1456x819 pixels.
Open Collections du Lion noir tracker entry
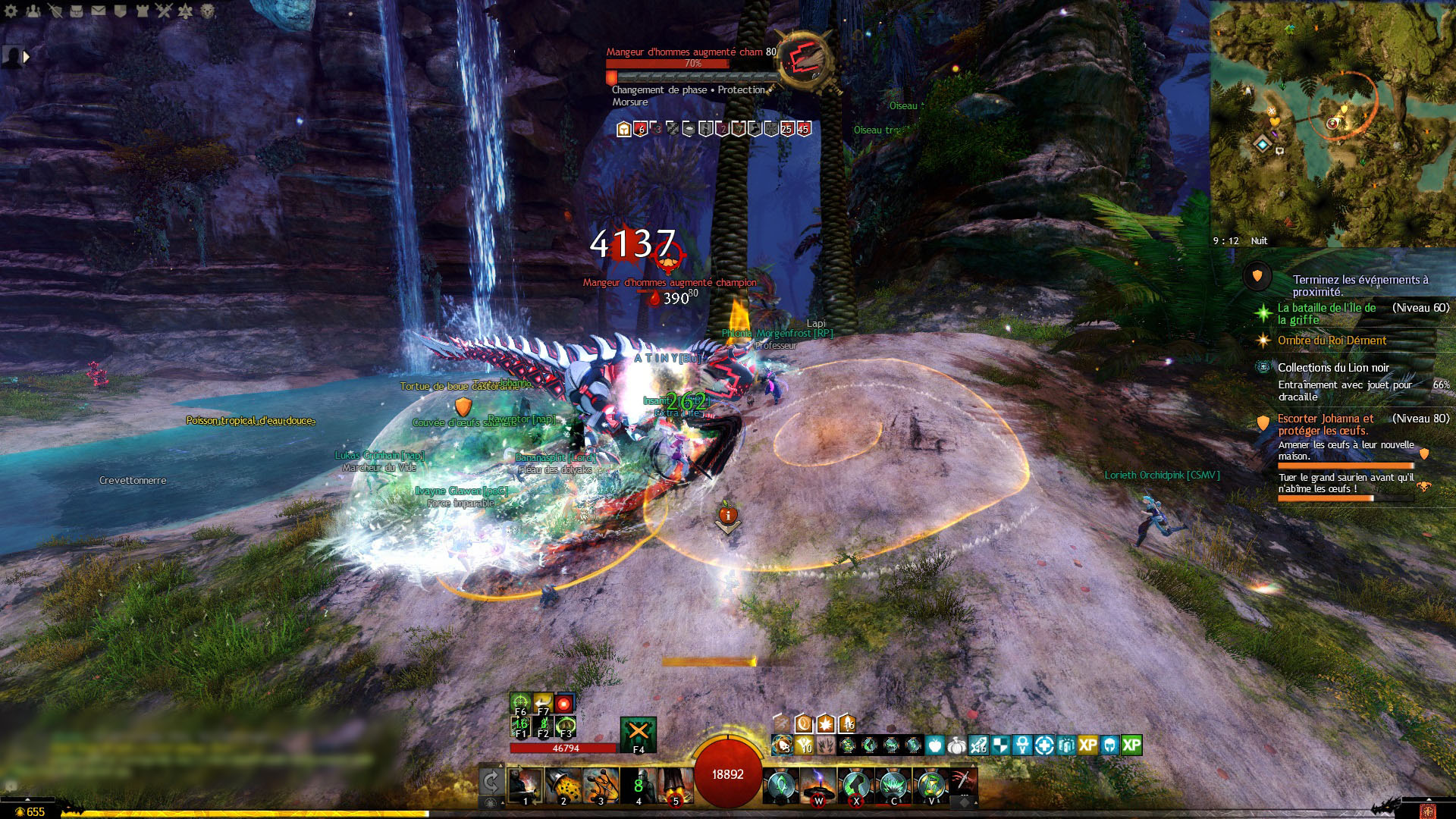pos(1333,368)
